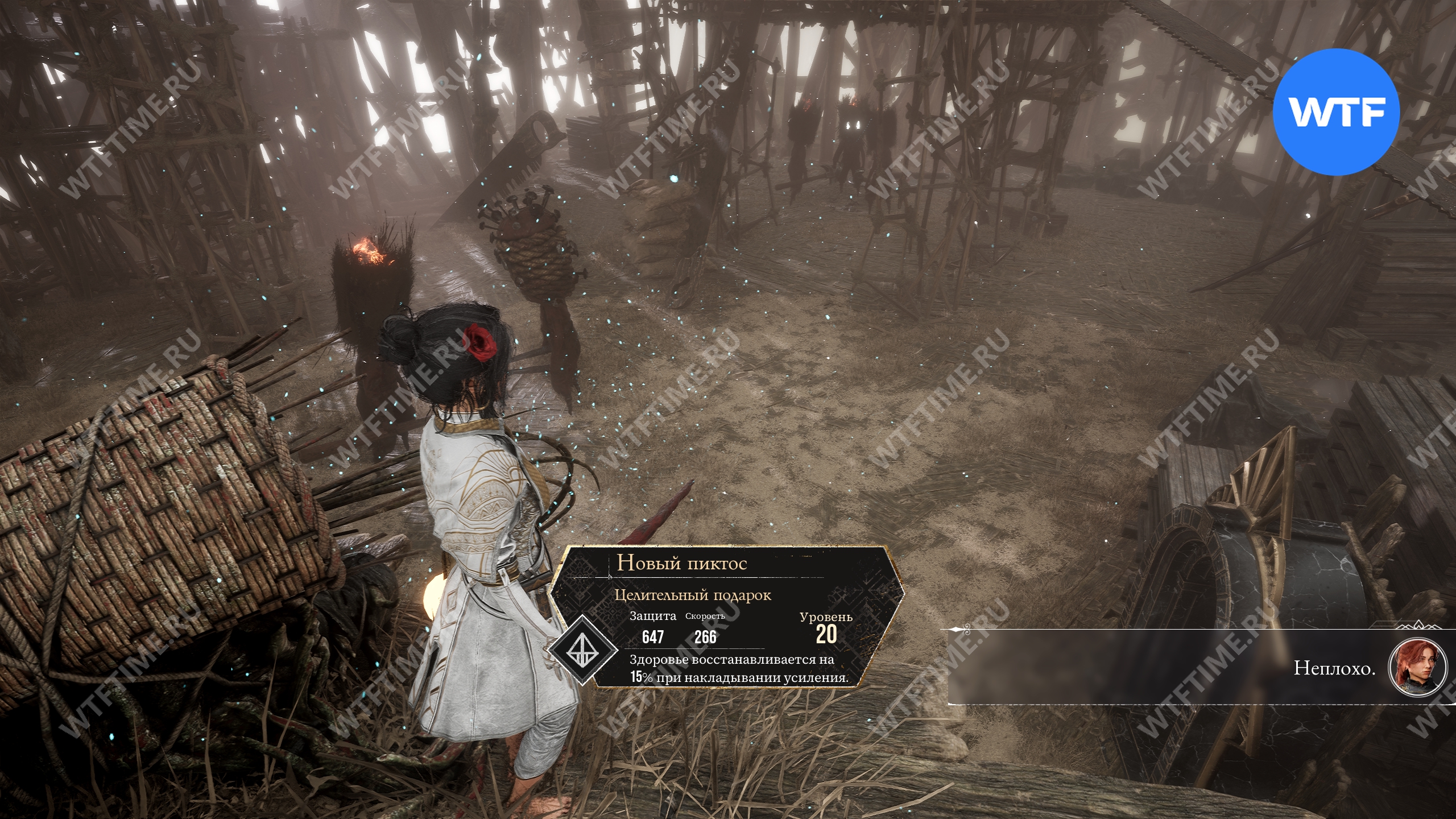Click the red-haired speaker portrait
1456x819 pixels.
pos(1417,667)
